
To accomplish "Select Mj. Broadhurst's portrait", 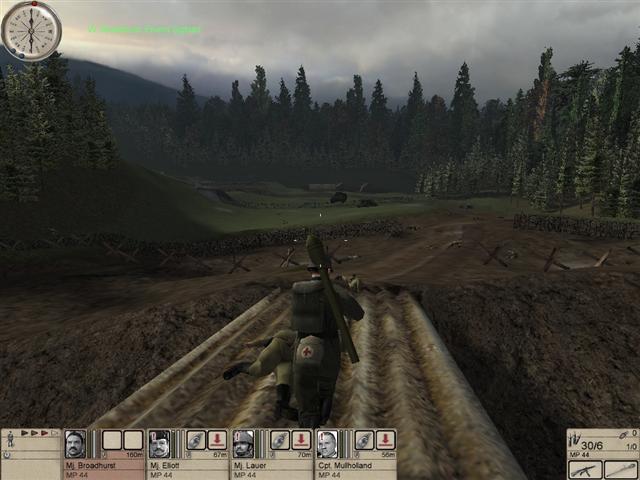I will [75, 443].
